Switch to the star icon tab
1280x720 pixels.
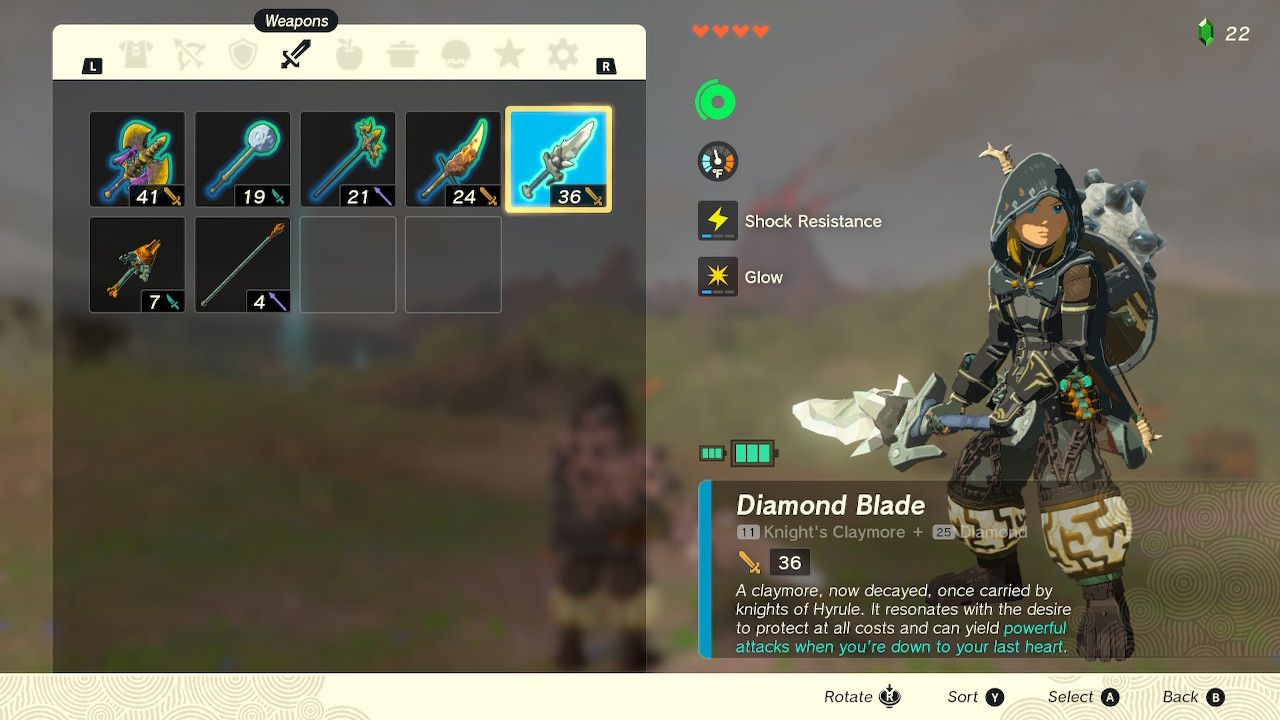[509, 55]
